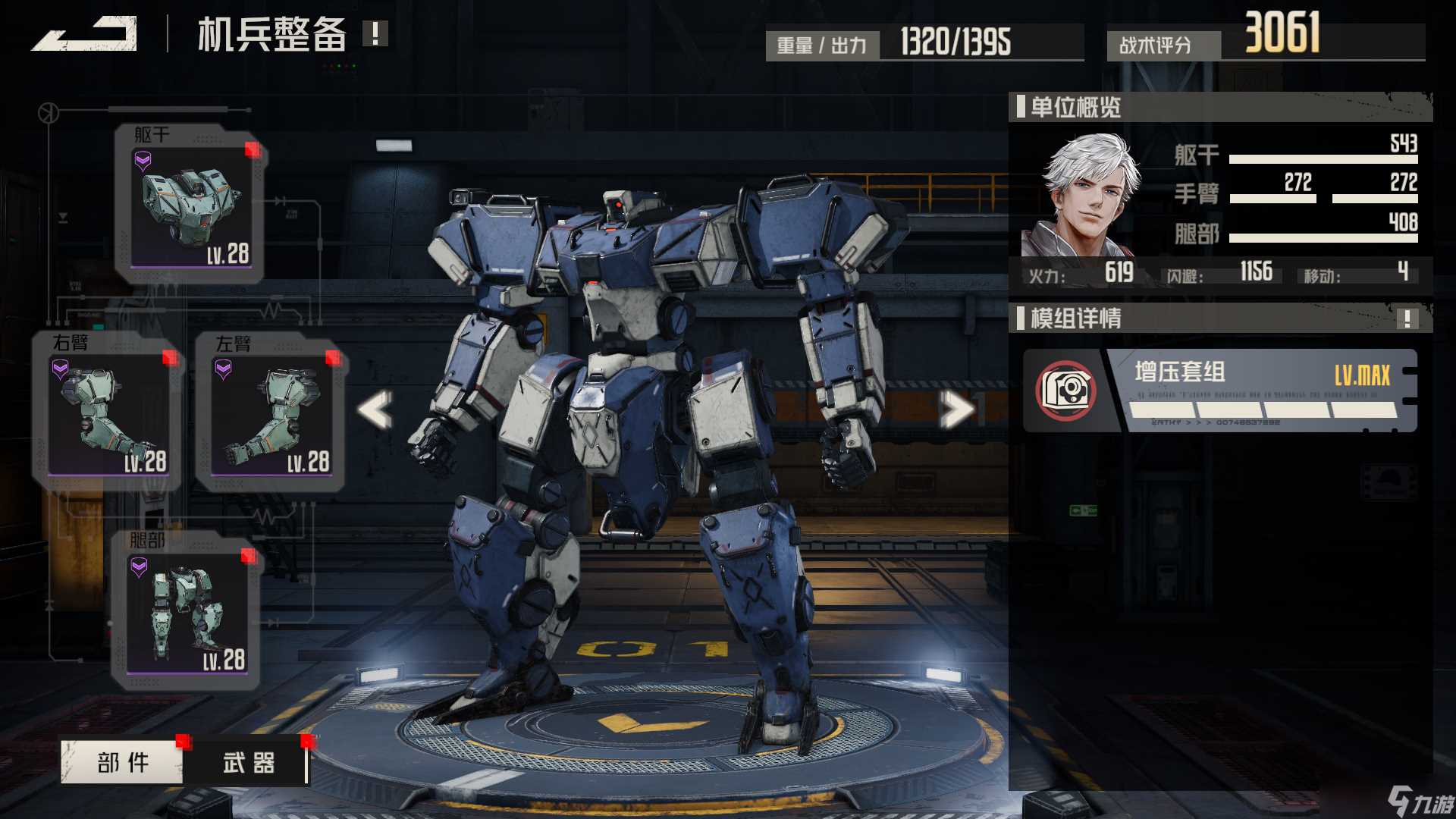The width and height of the screenshot is (1456, 819).
Task: Show previous mech with left arrow
Action: (x=376, y=409)
